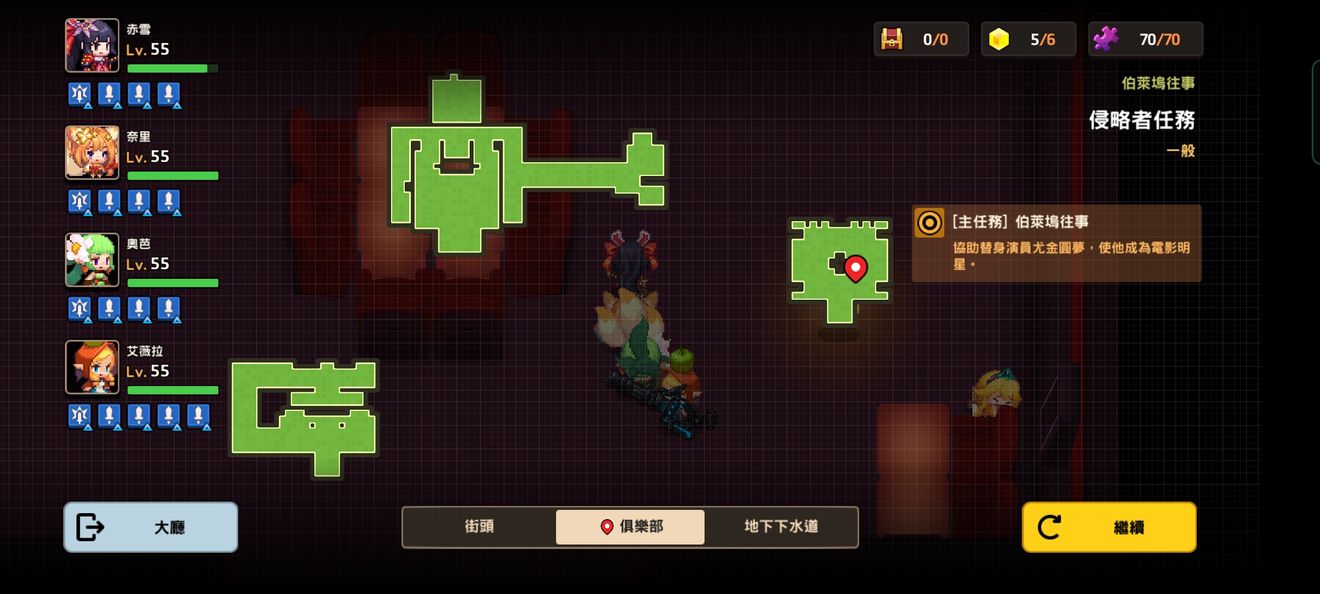The width and height of the screenshot is (1320, 594).
Task: Tap the treasure chest counter icon
Action: click(x=891, y=40)
